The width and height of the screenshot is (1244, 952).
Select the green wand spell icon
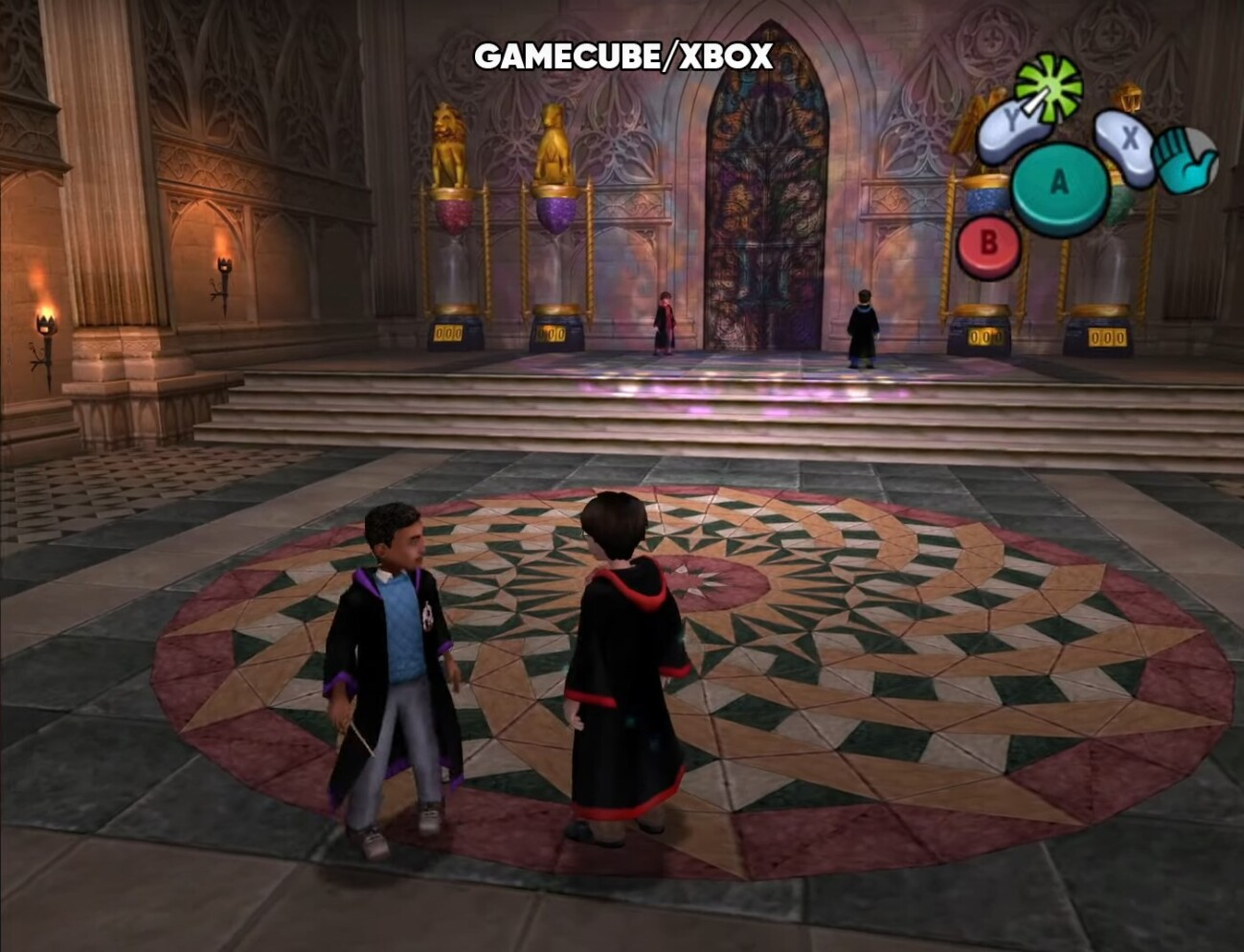[1049, 88]
